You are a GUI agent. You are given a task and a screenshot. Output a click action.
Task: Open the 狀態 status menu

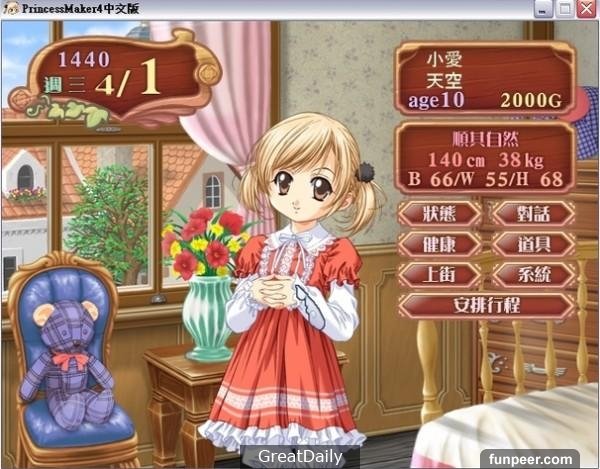tap(439, 214)
